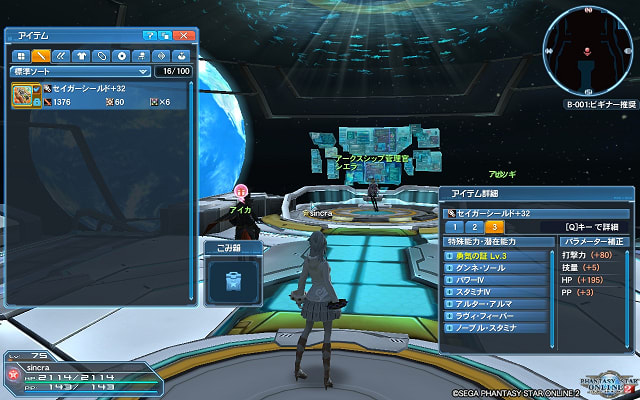Open the 標準ソート sort dropdown
This screenshot has width=640, height=400.
(80, 72)
